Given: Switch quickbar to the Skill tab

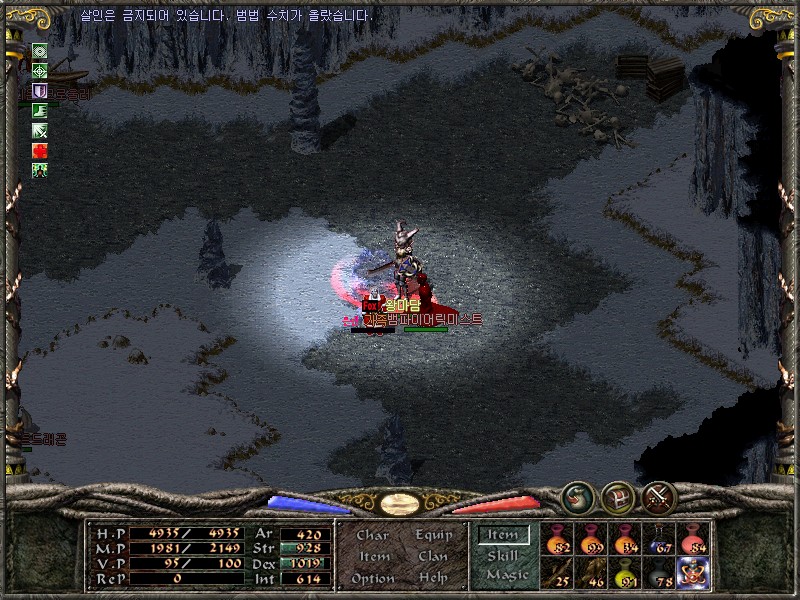Looking at the screenshot, I should tap(503, 555).
